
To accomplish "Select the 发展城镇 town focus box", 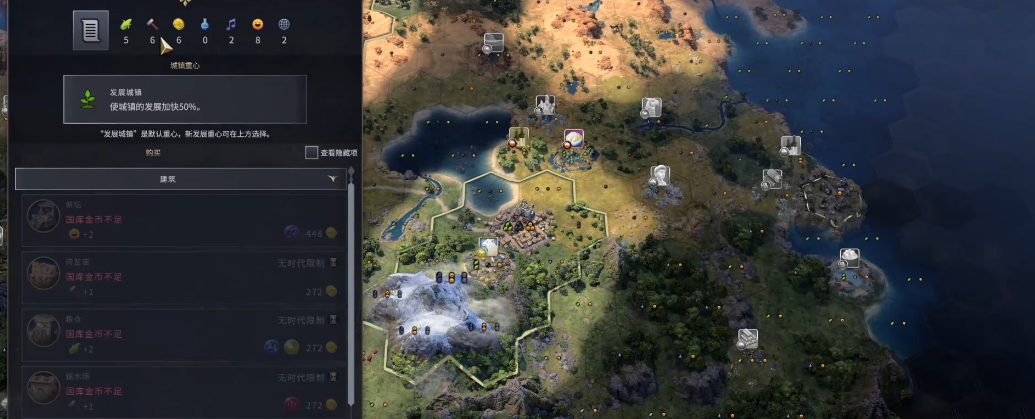I will 185,99.
